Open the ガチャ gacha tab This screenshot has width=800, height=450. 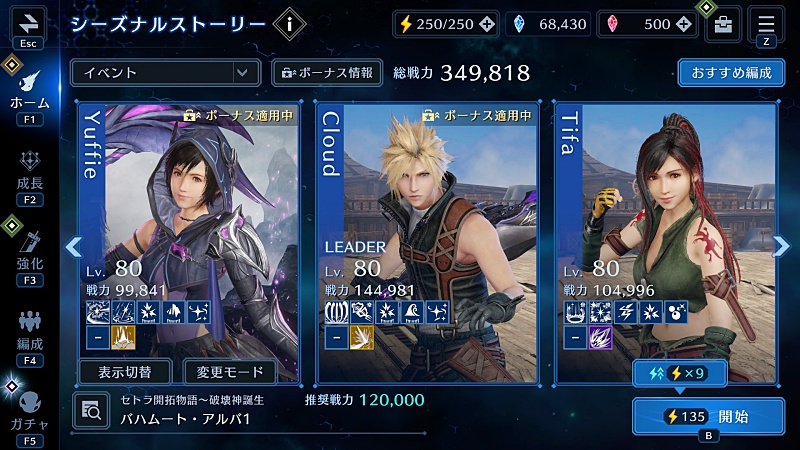[x=29, y=410]
